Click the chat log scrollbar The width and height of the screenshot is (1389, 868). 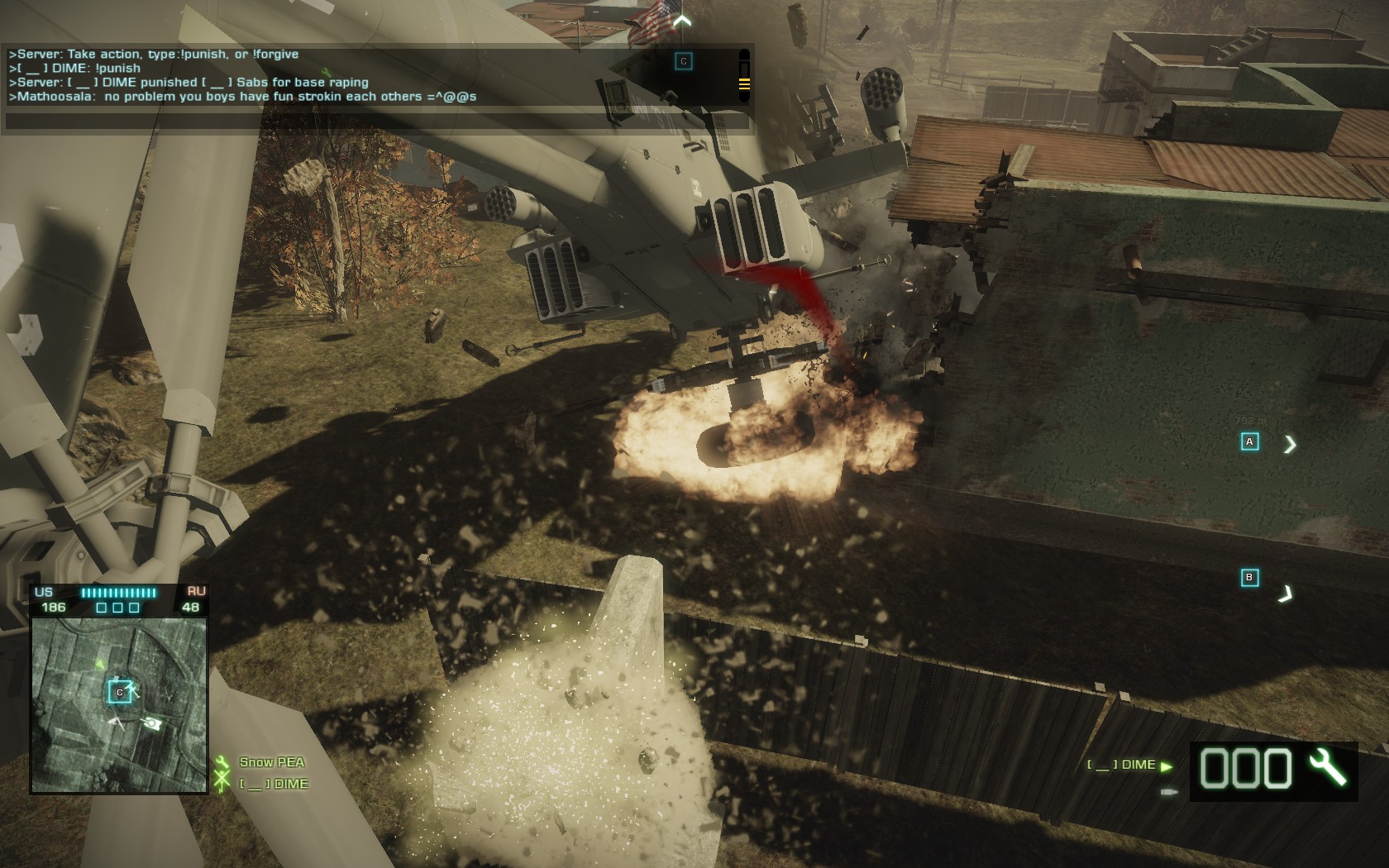(744, 77)
